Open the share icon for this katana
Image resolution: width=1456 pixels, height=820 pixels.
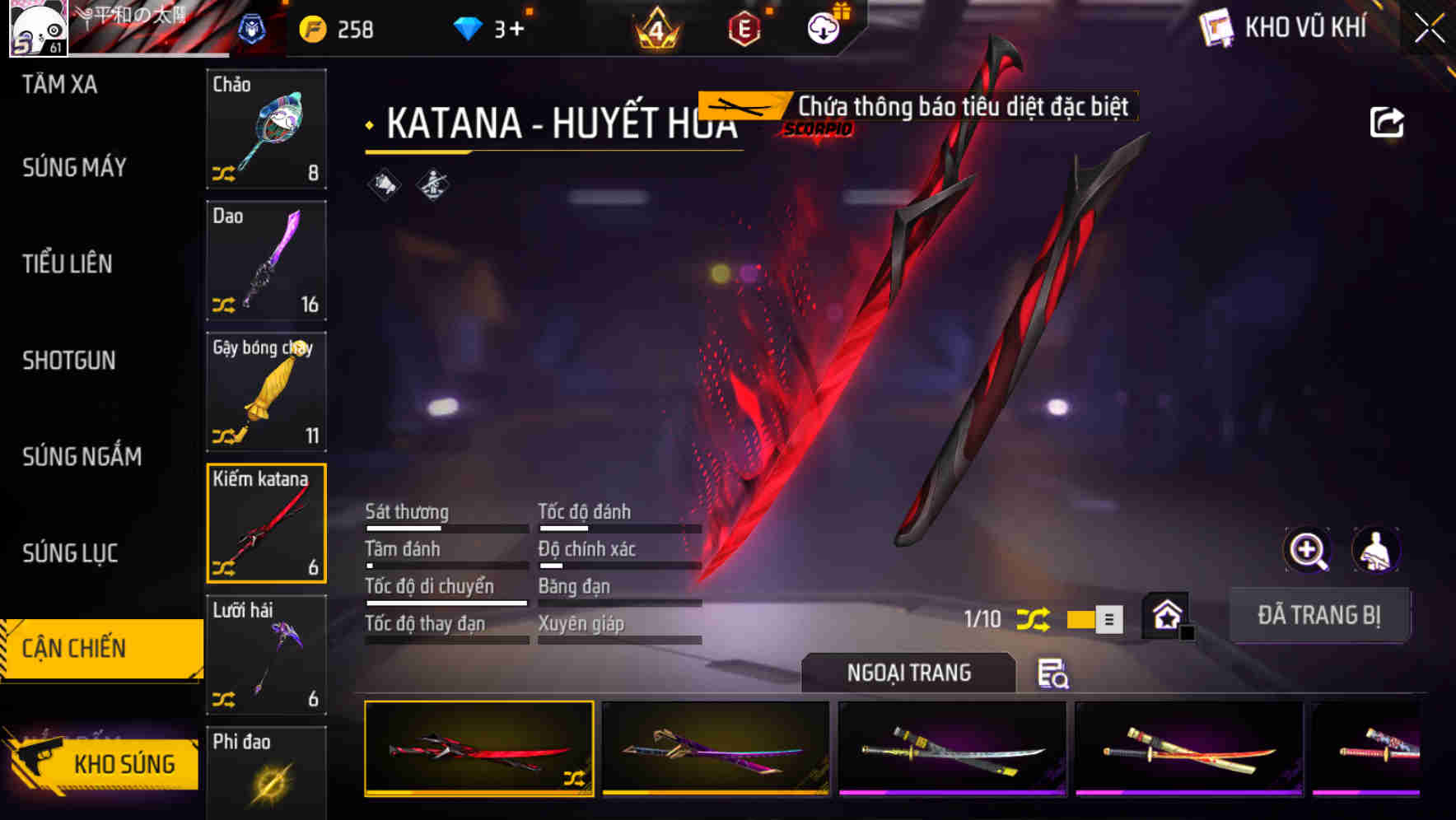(x=1388, y=122)
